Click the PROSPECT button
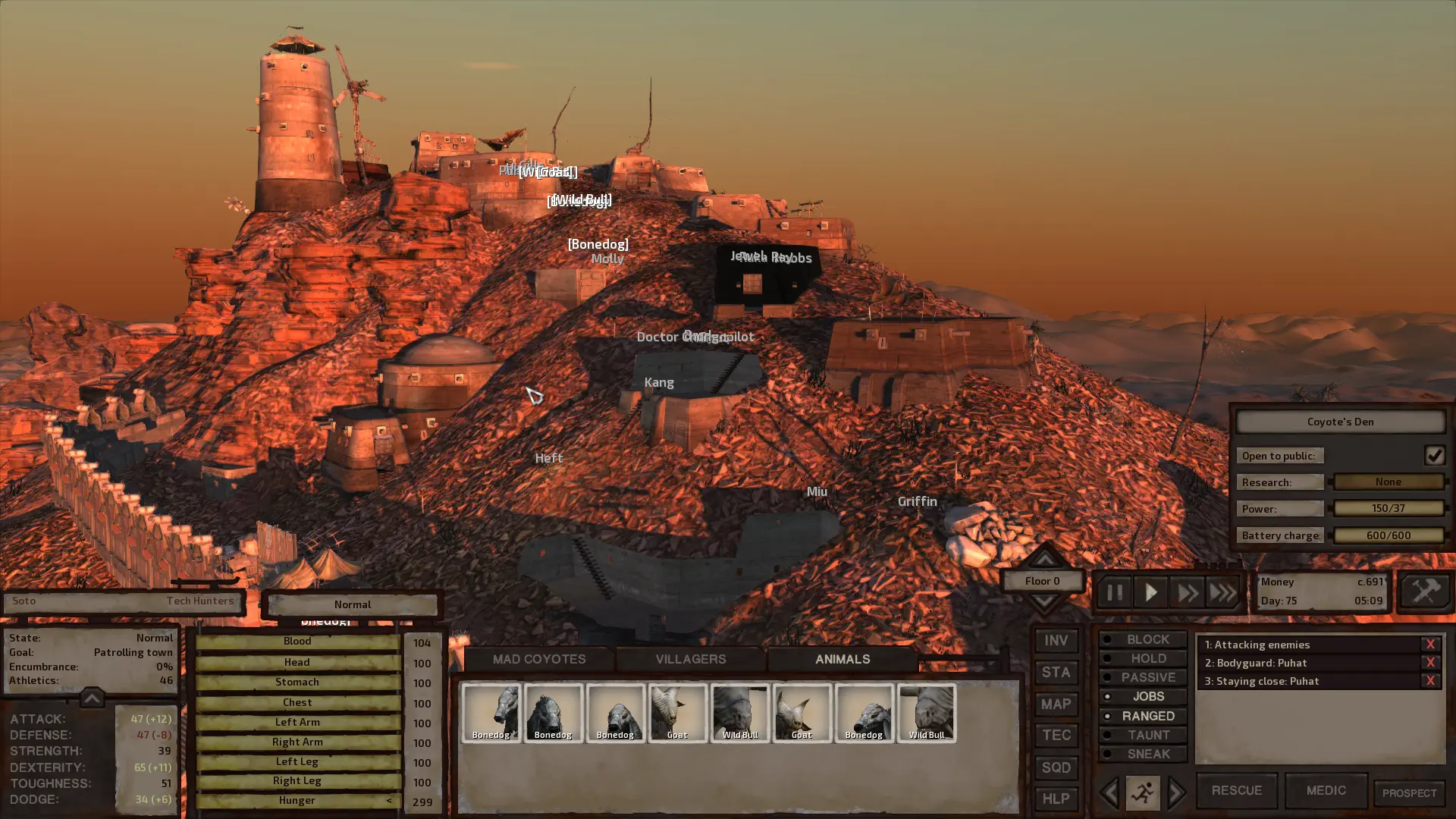This screenshot has width=1456, height=819. pyautogui.click(x=1409, y=793)
